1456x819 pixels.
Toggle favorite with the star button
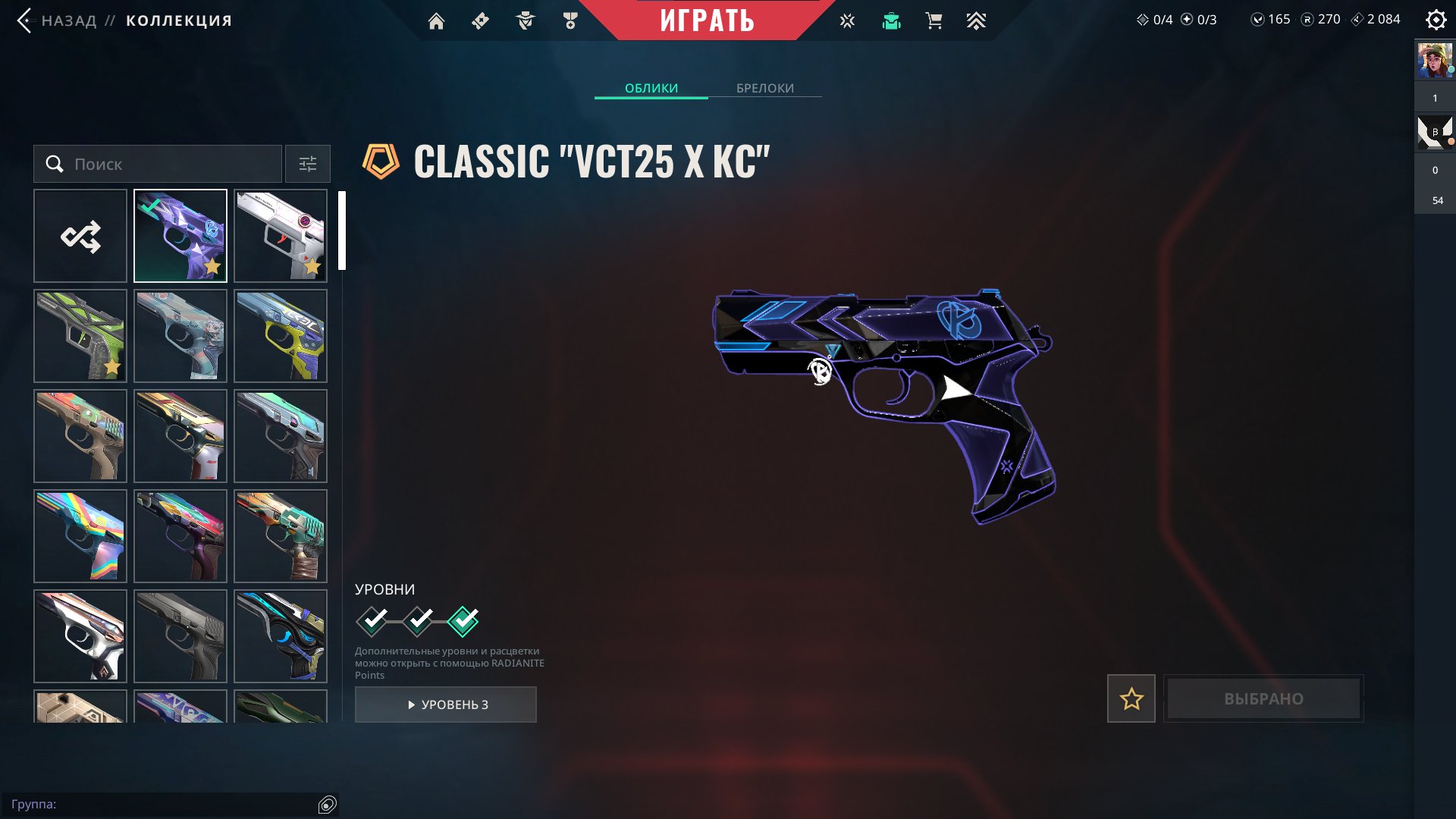point(1131,698)
